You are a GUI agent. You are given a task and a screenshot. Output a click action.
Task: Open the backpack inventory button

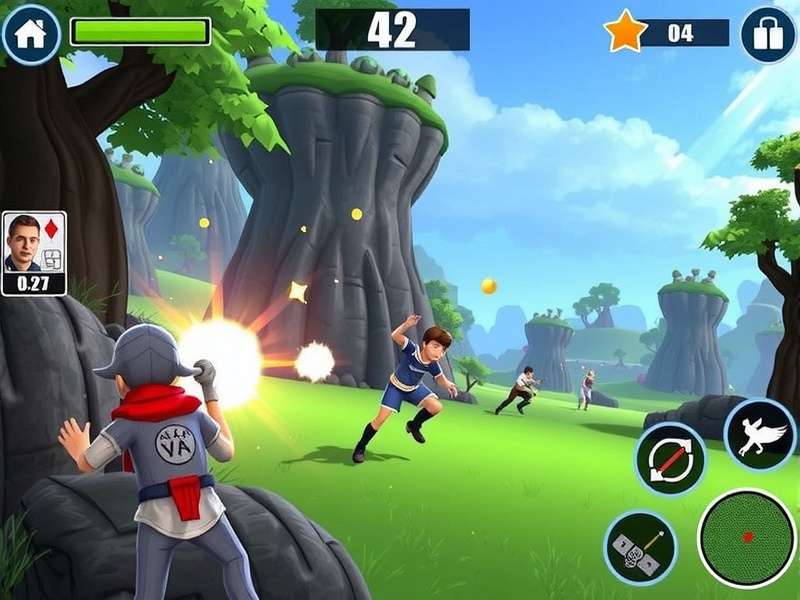[768, 34]
